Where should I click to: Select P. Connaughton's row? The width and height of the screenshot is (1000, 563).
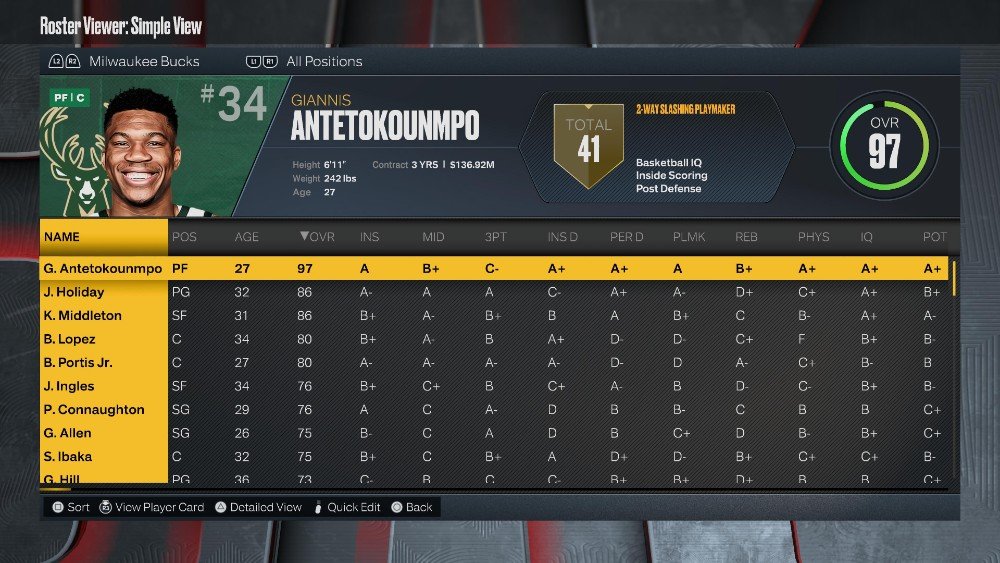pyautogui.click(x=93, y=410)
